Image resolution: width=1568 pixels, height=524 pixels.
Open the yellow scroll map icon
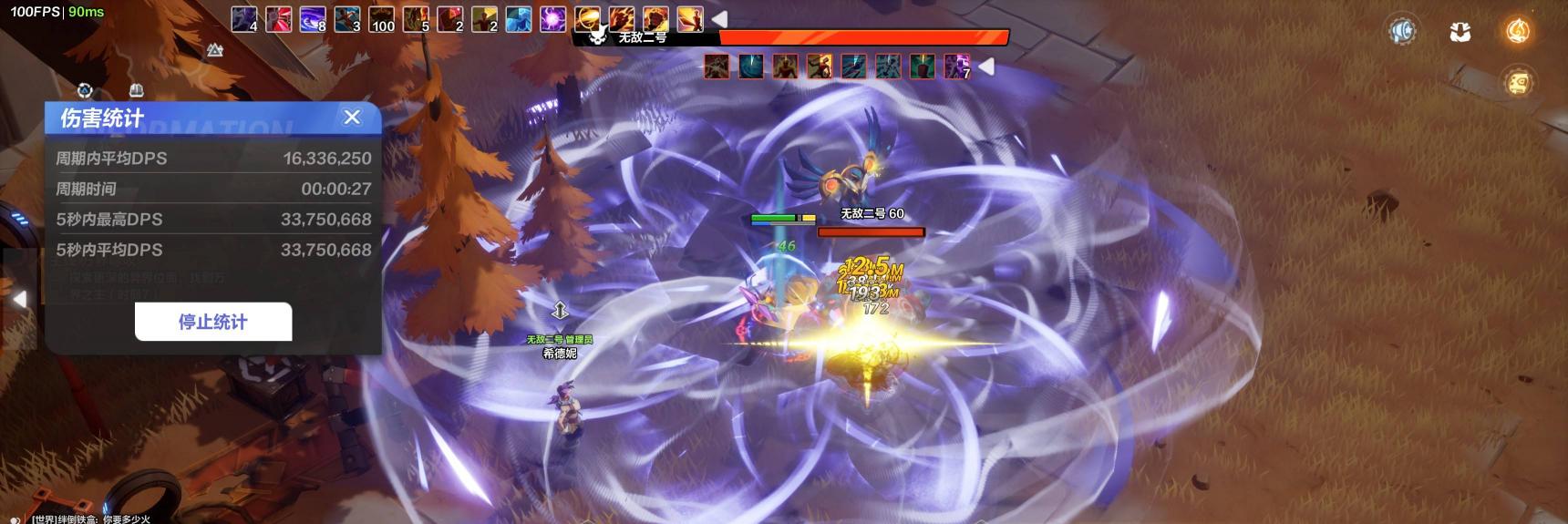click(x=1517, y=83)
